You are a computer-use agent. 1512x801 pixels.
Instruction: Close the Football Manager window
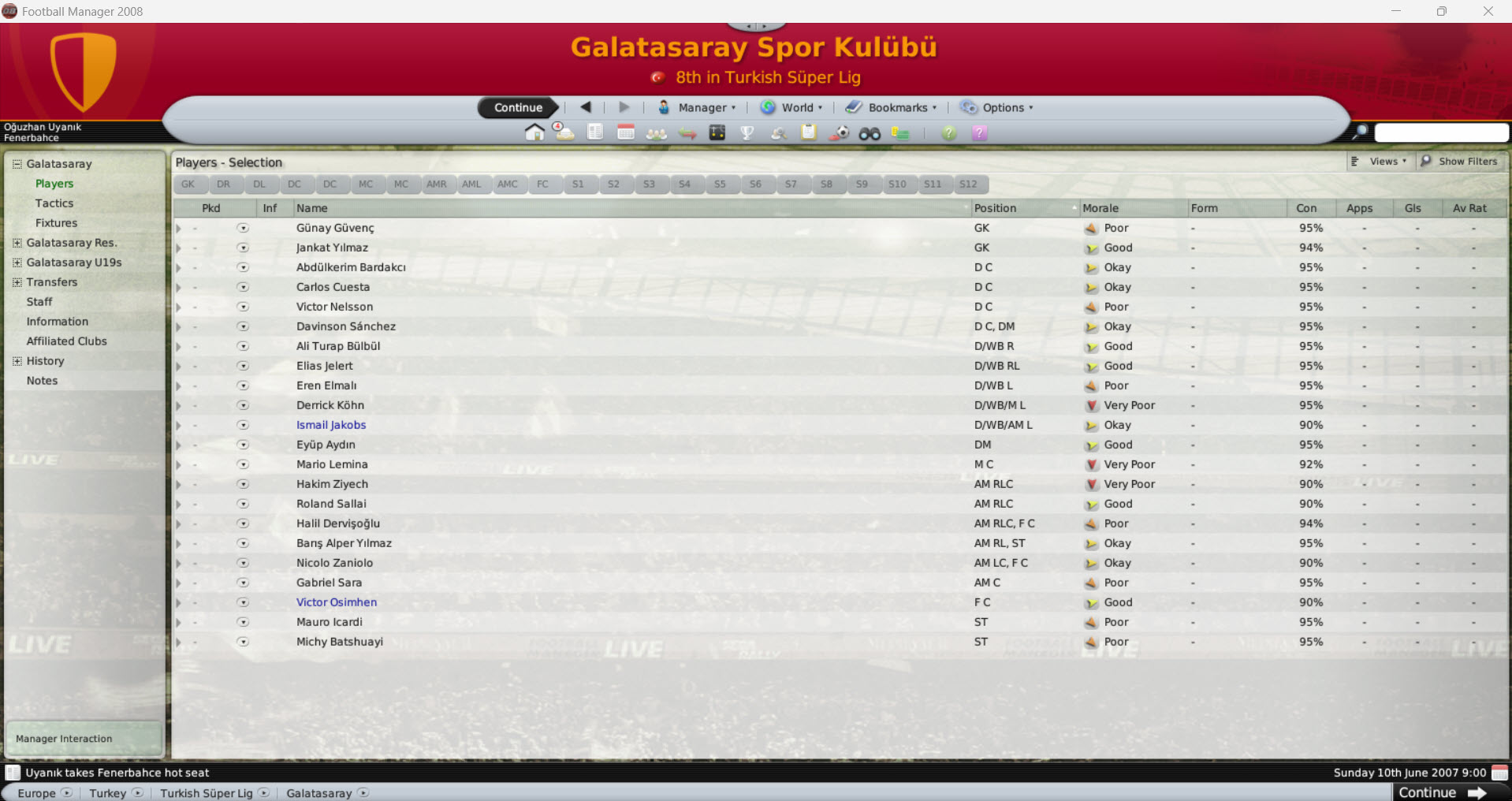coord(1488,11)
